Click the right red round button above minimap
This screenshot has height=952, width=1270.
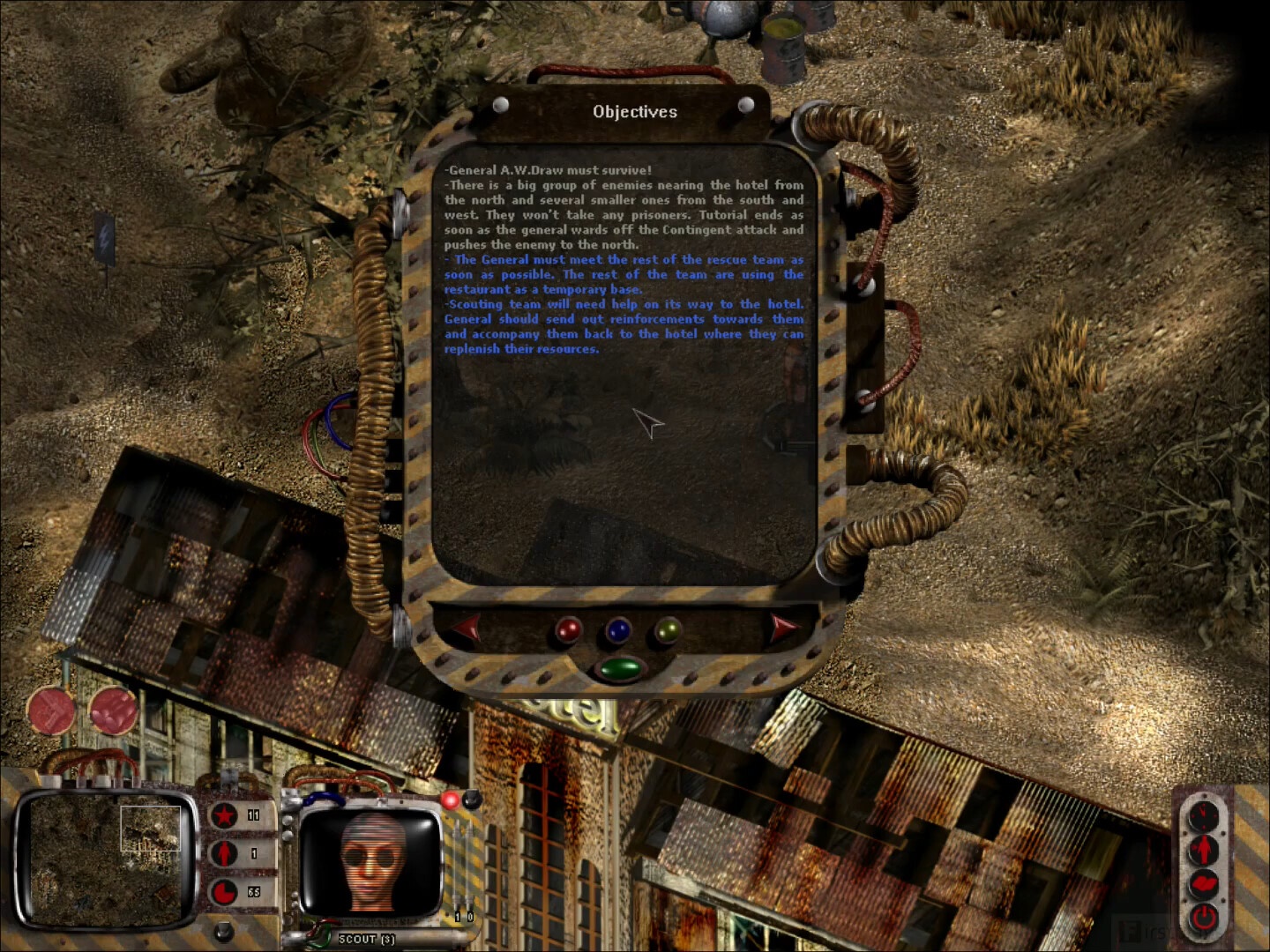(x=114, y=710)
